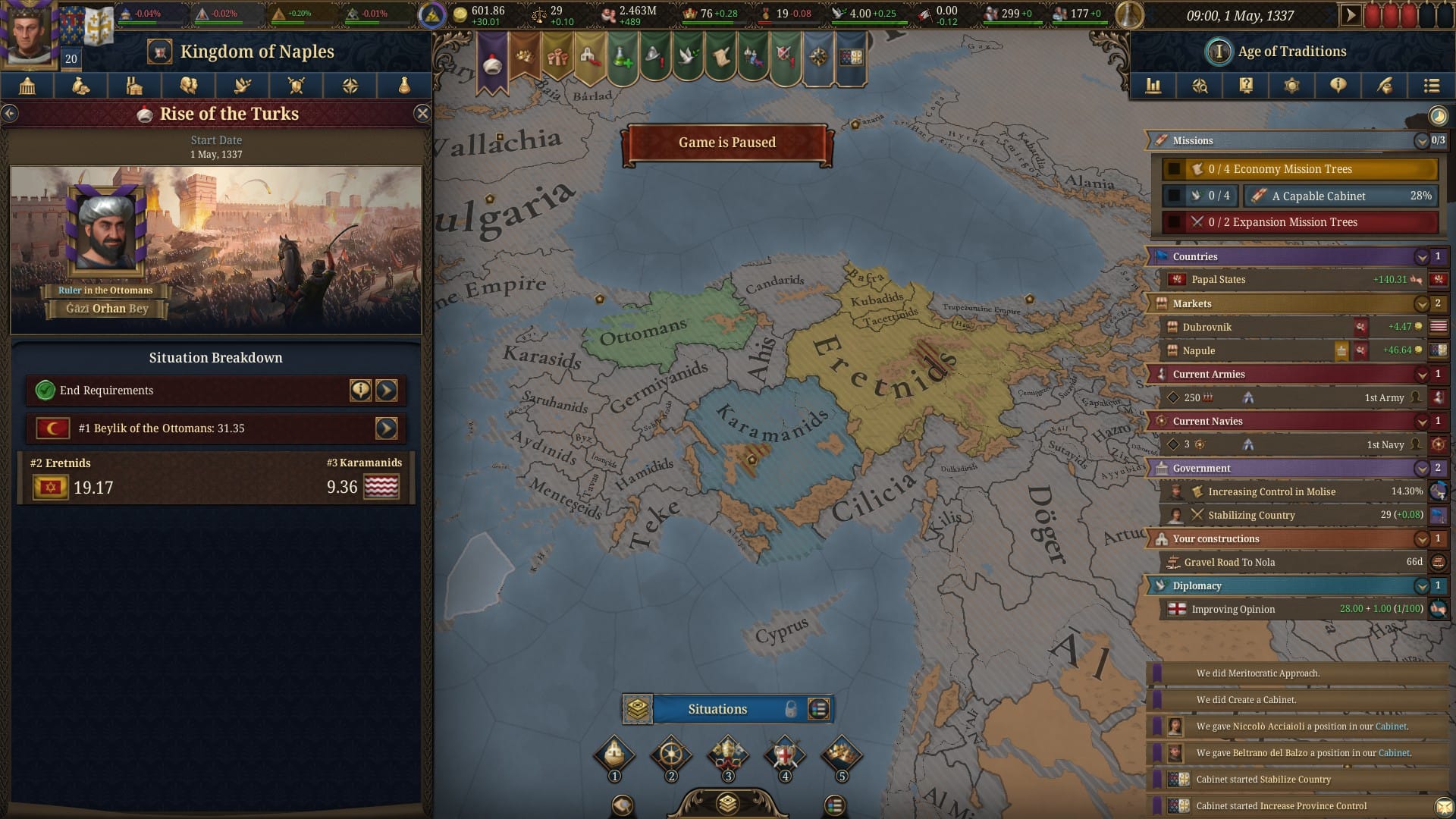The image size is (1456, 819).
Task: Close the Rise of the Turks panel
Action: 422,114
